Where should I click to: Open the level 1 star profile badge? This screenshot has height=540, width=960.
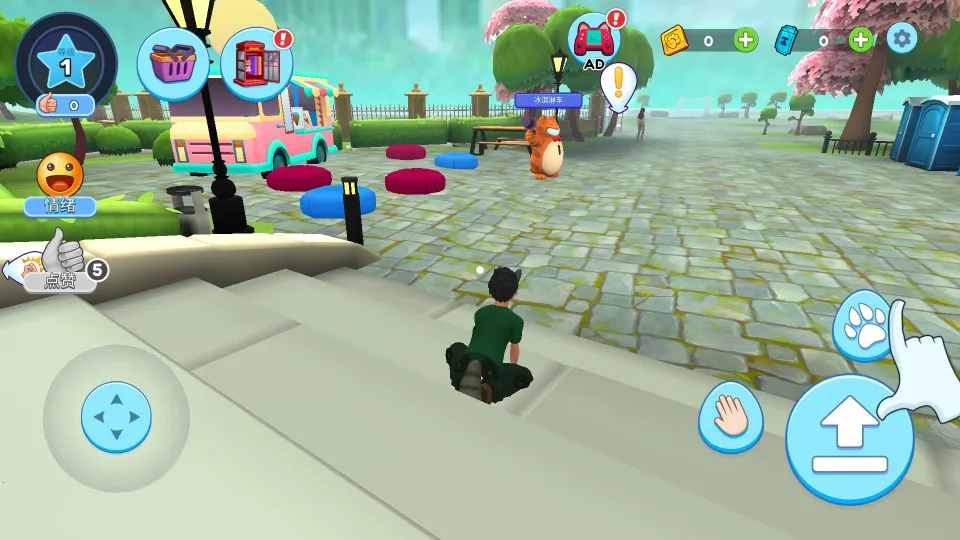66,62
